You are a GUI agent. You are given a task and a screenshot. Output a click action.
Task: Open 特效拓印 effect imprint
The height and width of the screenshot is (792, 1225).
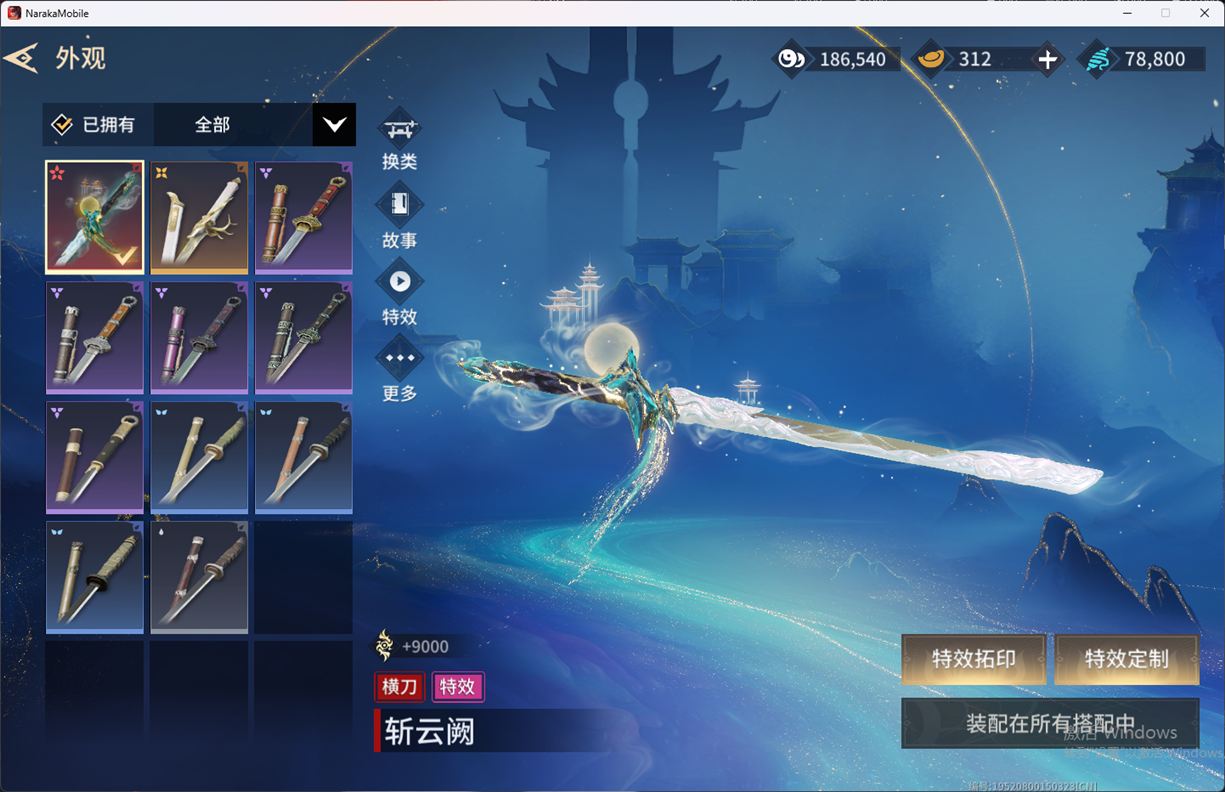[x=973, y=659]
